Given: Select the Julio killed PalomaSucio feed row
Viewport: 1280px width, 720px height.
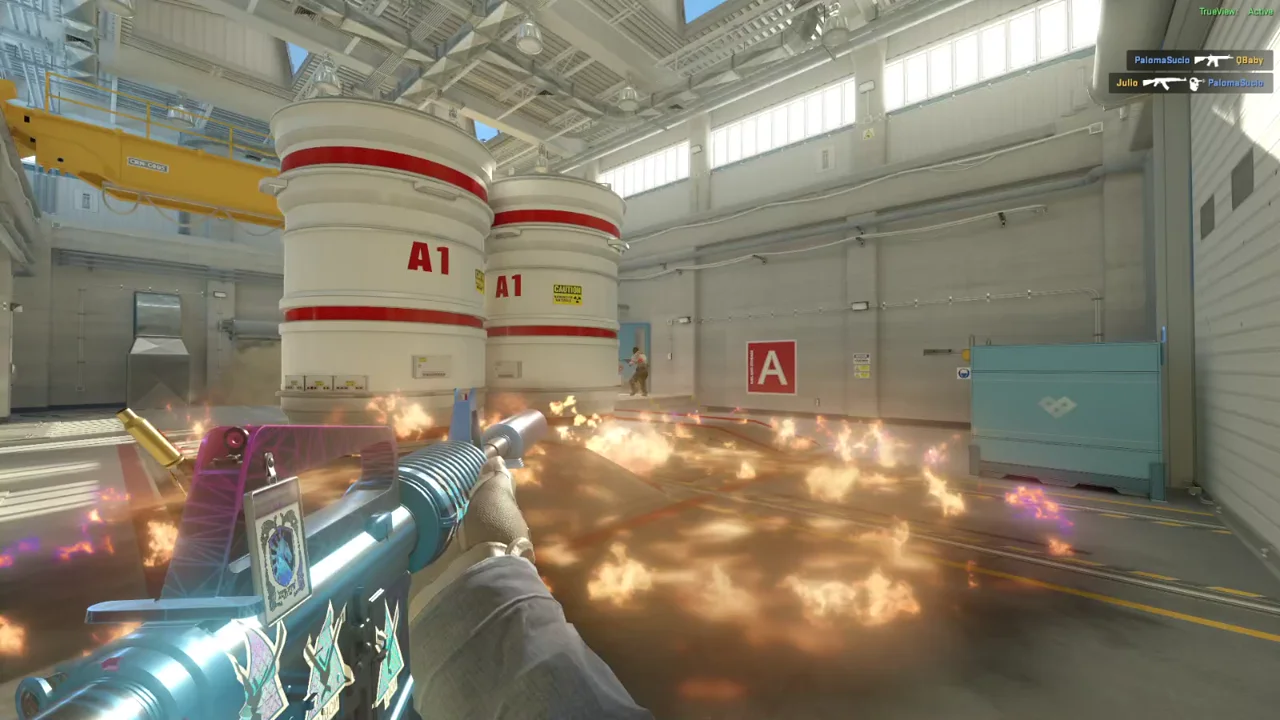Looking at the screenshot, I should tap(1189, 83).
